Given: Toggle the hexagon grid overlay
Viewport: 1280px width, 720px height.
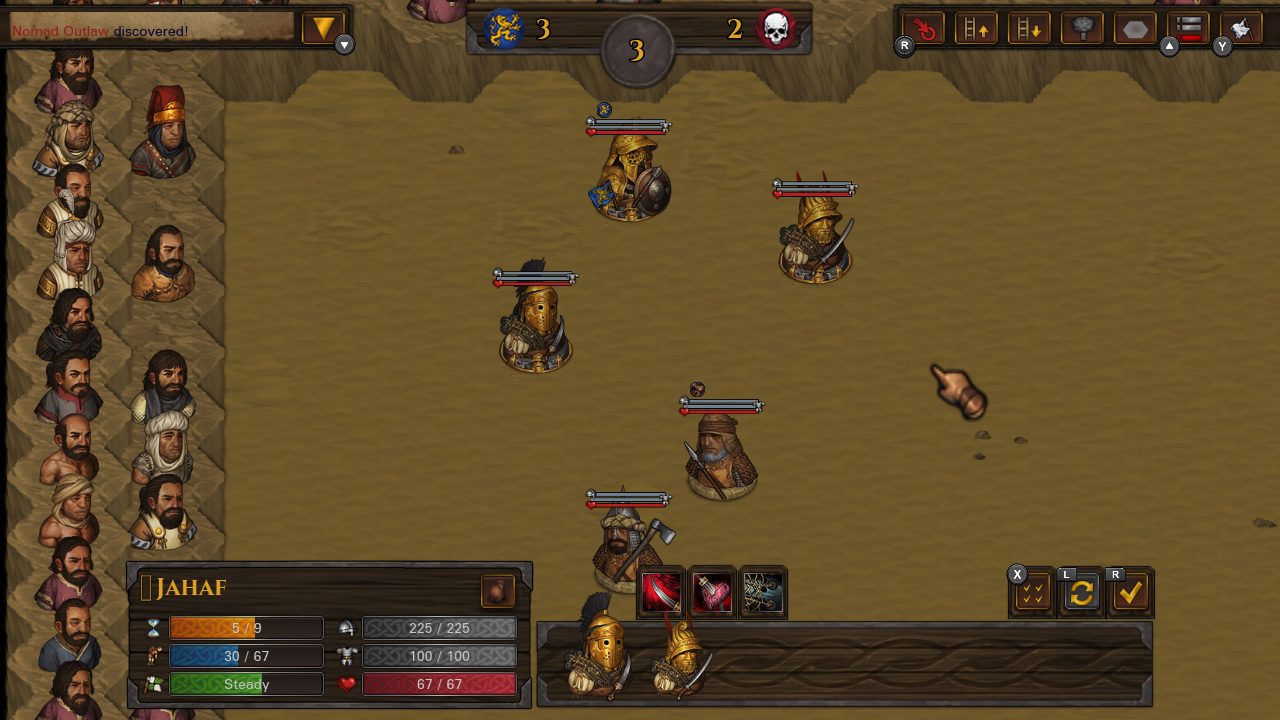Looking at the screenshot, I should click(1134, 28).
